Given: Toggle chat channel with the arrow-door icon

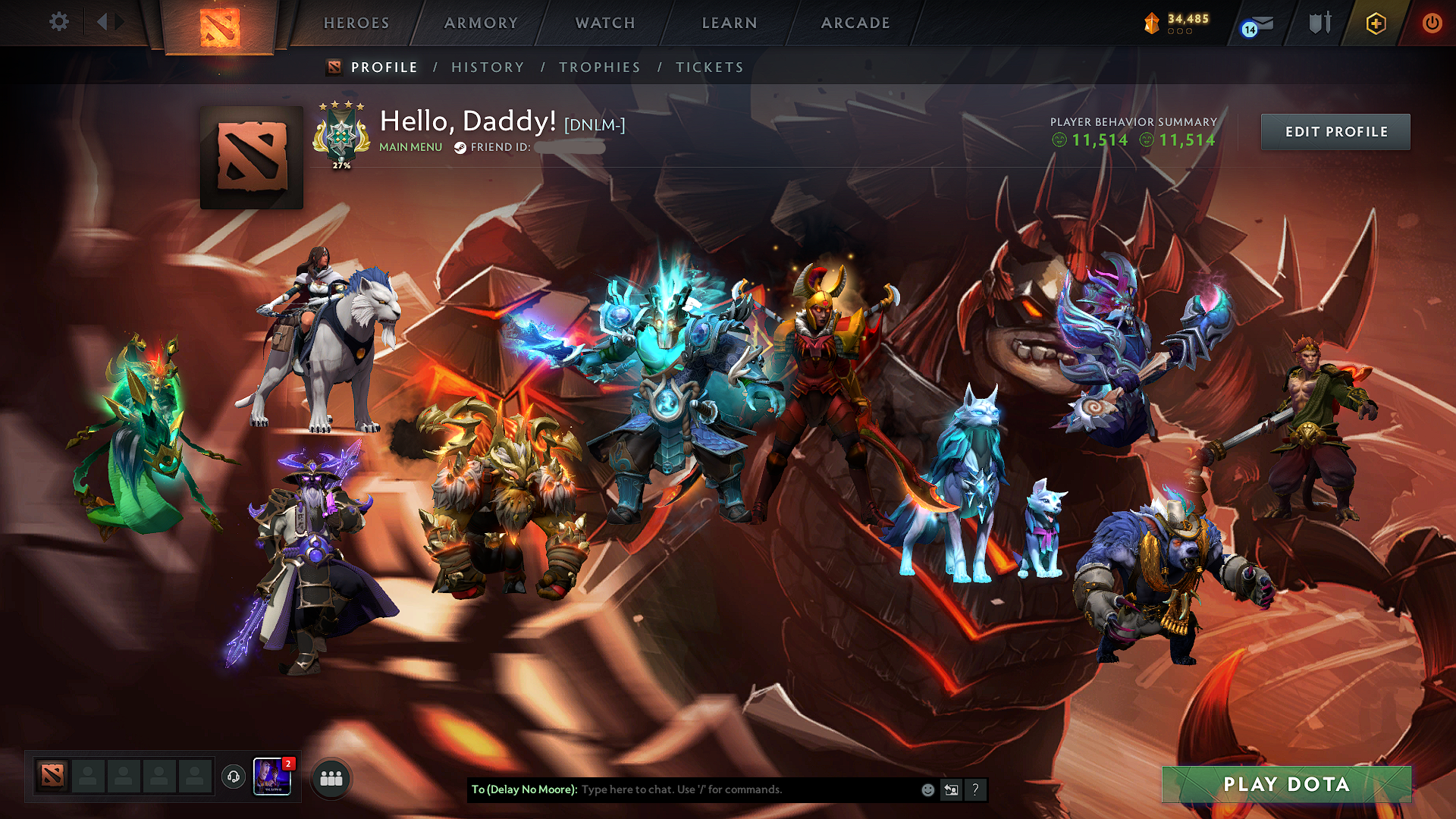Looking at the screenshot, I should pyautogui.click(x=951, y=789).
